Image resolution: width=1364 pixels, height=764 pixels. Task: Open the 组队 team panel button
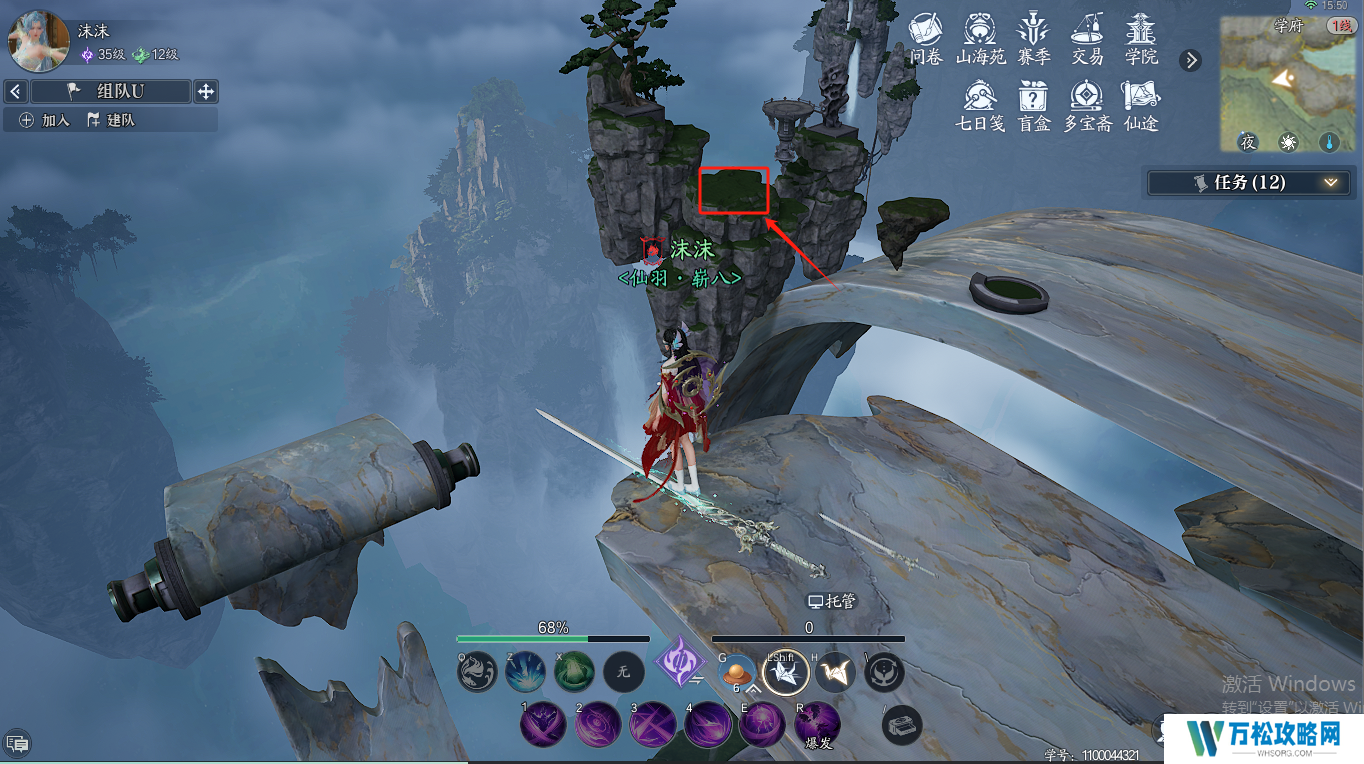[110, 92]
